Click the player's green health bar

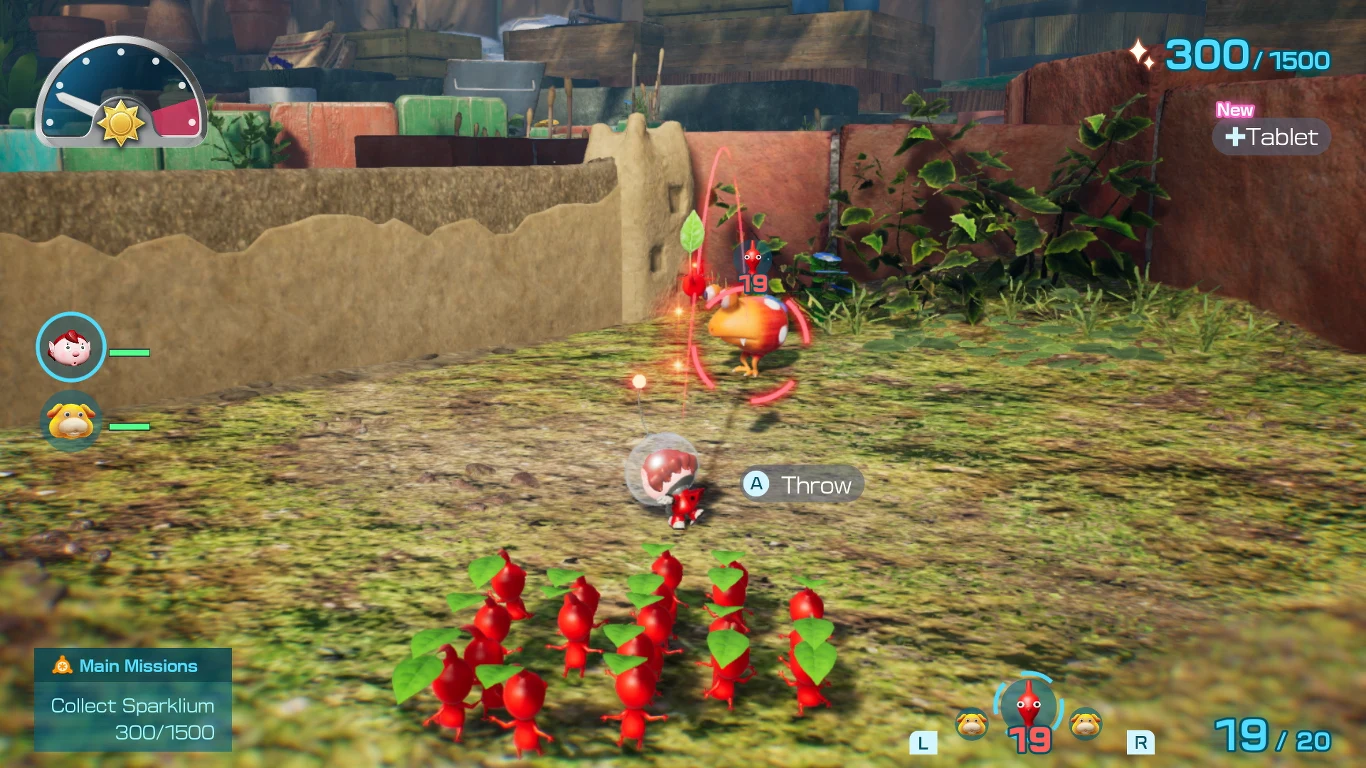(x=129, y=352)
